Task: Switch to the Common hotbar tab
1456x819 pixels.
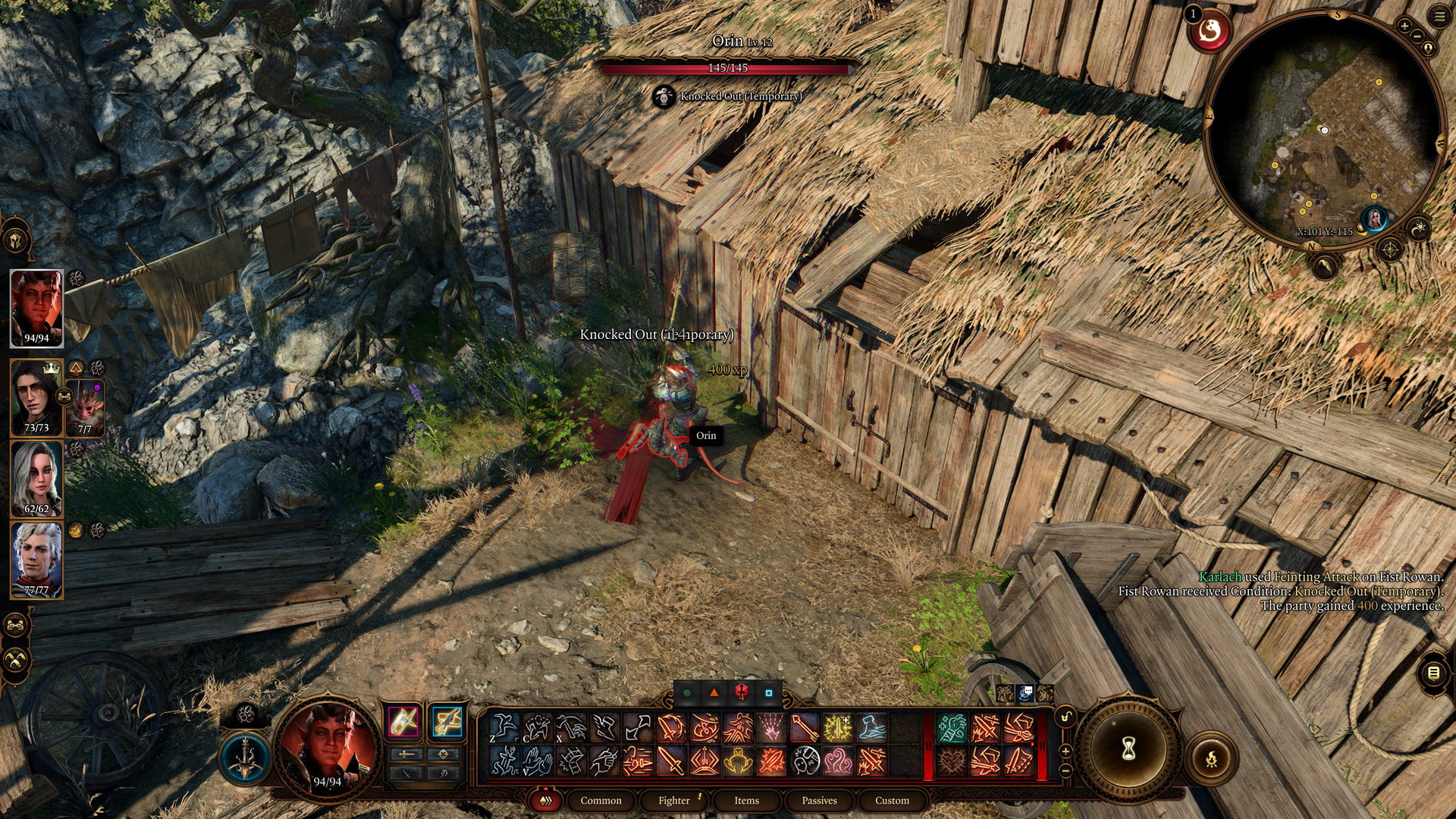Action: pyautogui.click(x=601, y=800)
